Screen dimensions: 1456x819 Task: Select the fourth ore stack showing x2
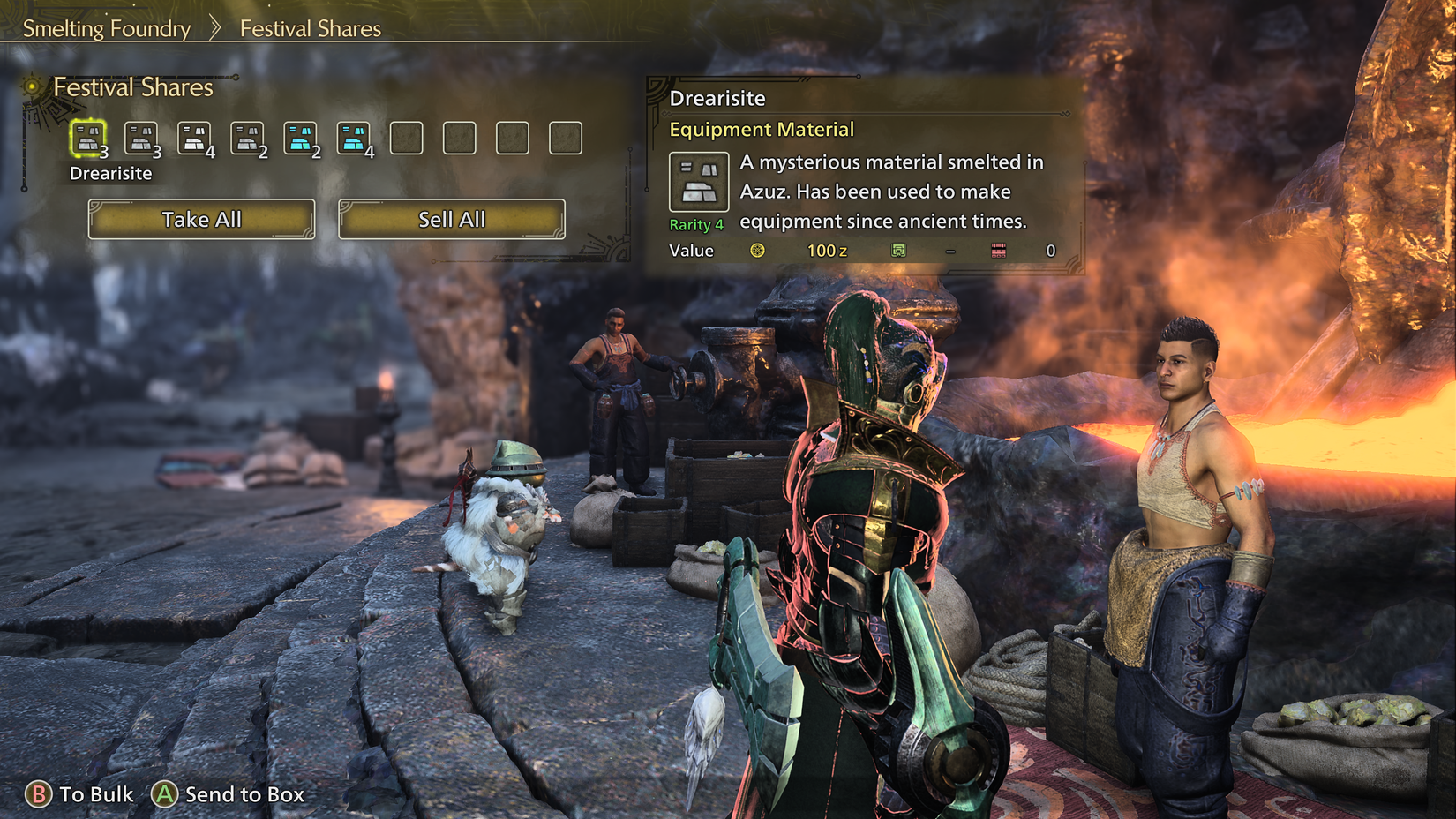pyautogui.click(x=248, y=137)
